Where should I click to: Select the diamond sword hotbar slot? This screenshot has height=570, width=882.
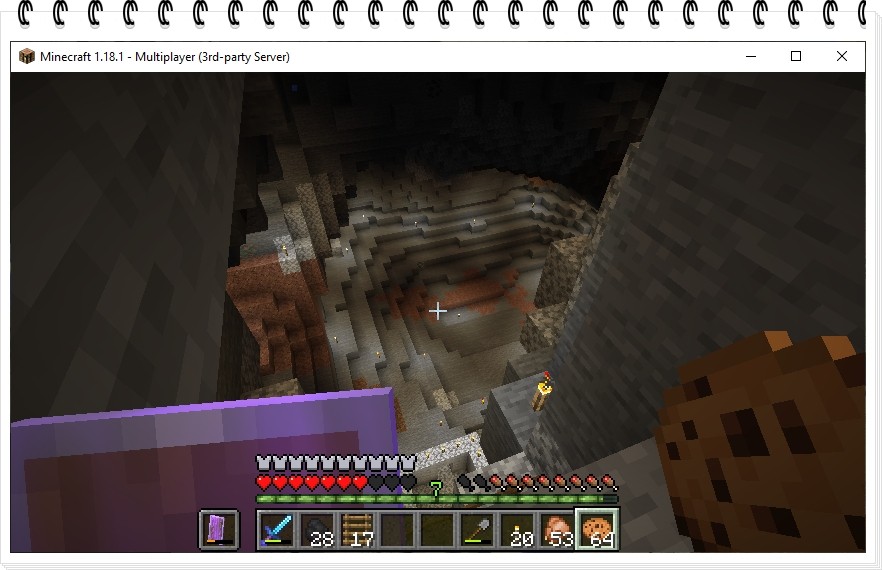[x=276, y=528]
